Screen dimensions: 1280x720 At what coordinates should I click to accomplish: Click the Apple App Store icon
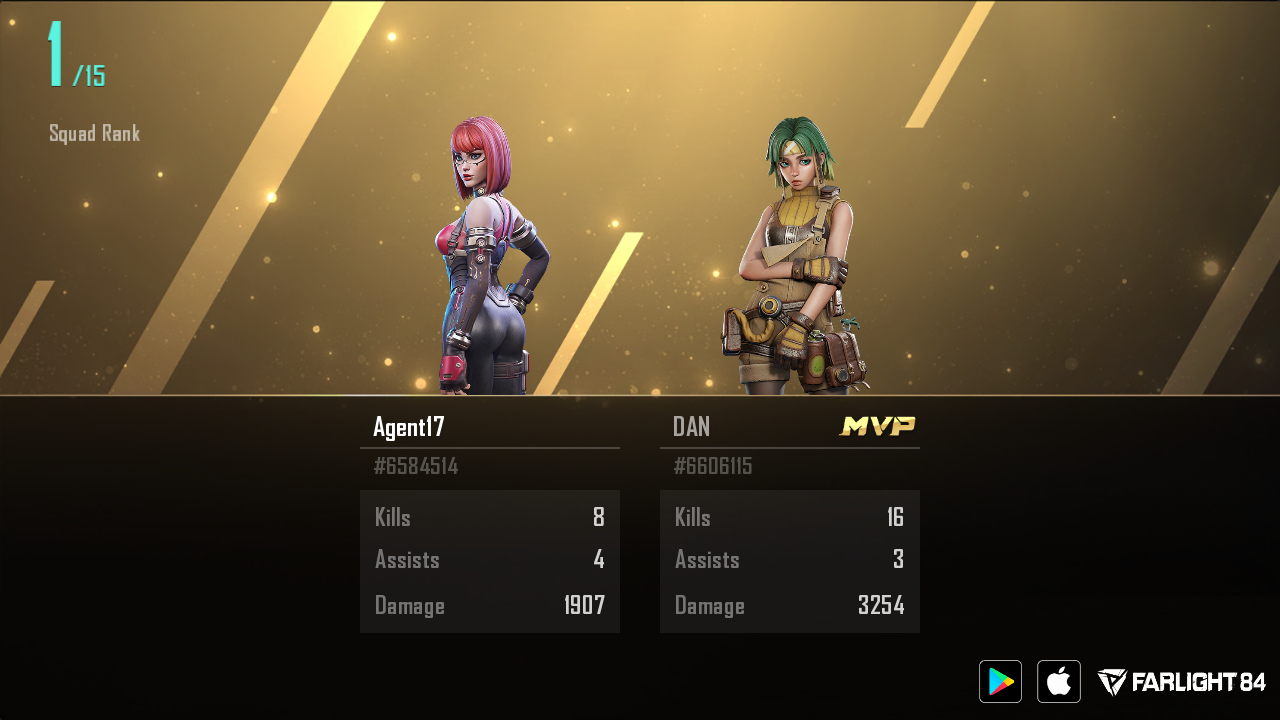1058,681
